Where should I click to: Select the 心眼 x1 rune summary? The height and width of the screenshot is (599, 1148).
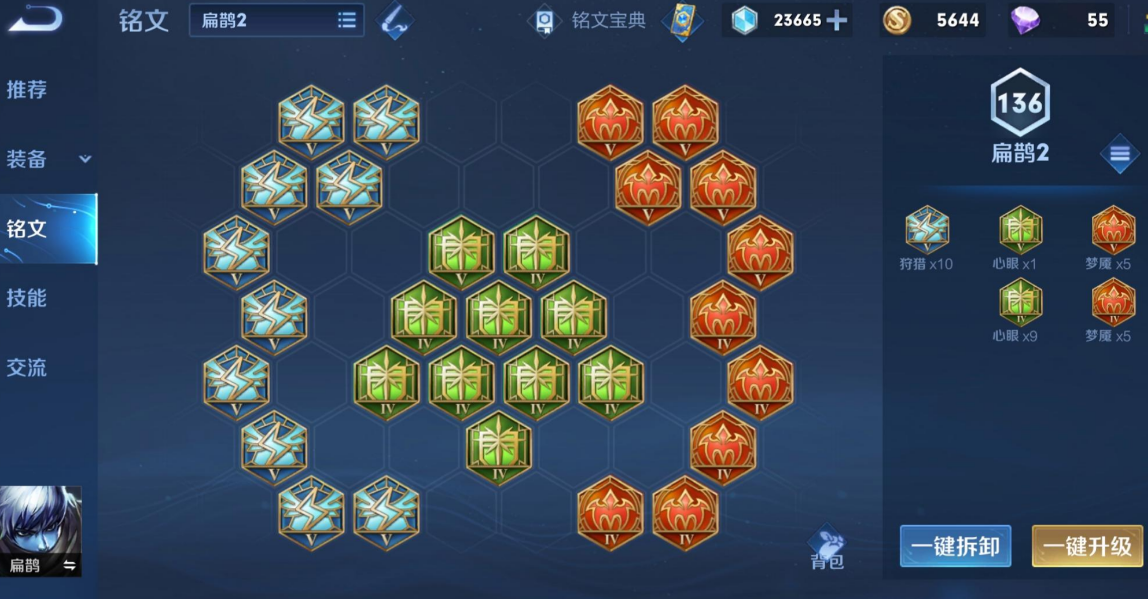[x=1020, y=238]
